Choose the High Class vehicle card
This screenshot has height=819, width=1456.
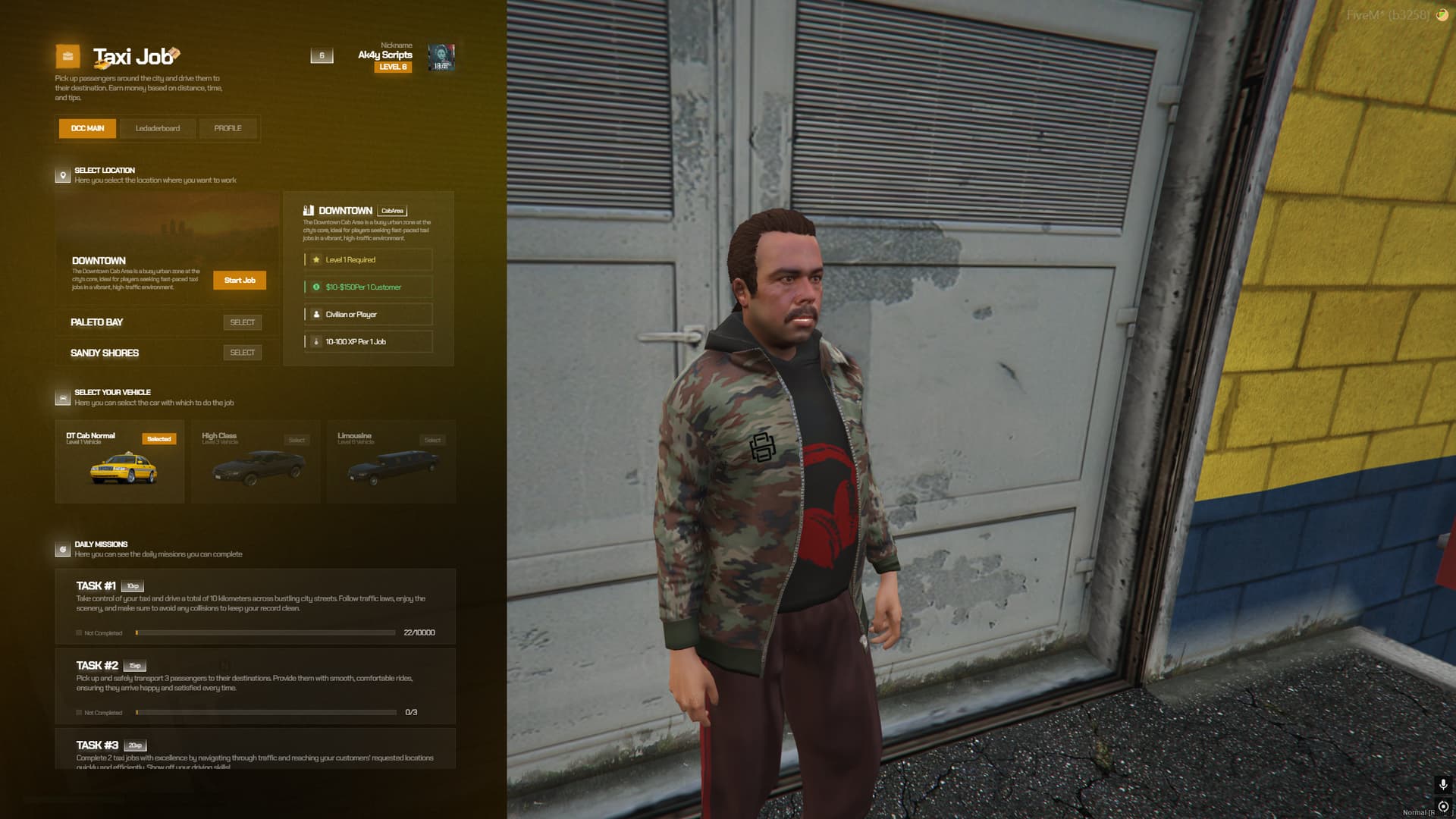pos(256,462)
